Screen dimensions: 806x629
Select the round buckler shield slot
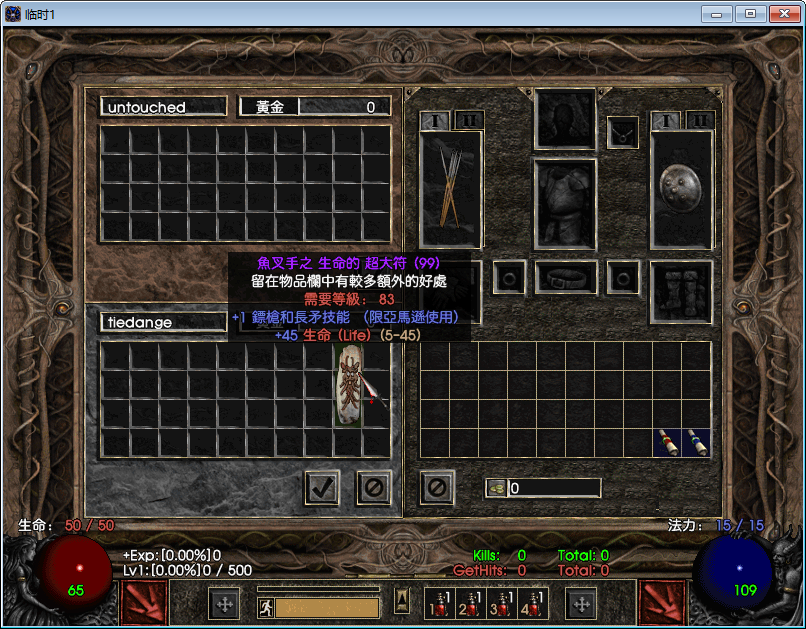pos(682,189)
